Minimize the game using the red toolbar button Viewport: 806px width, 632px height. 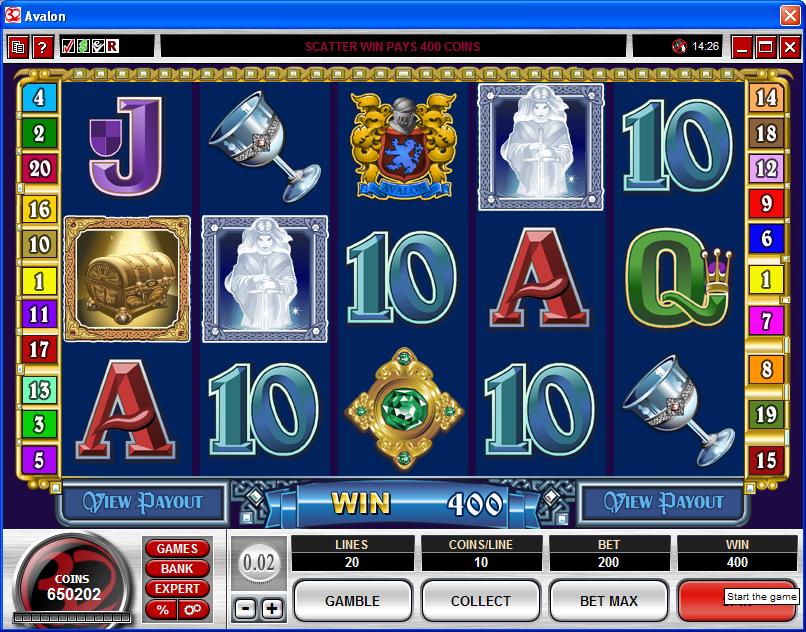coord(742,47)
